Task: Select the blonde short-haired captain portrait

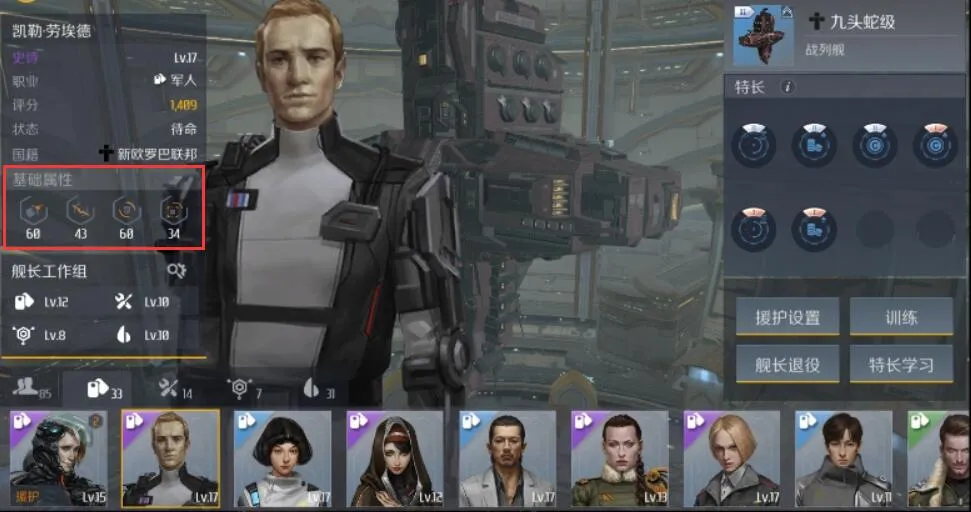Action: pyautogui.click(x=732, y=458)
